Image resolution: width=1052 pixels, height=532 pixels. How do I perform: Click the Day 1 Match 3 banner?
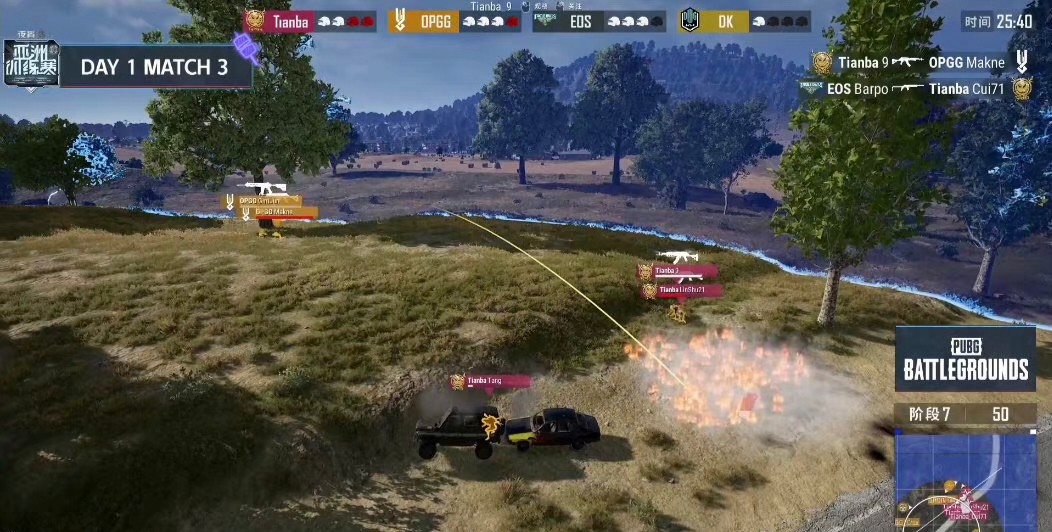pyautogui.click(x=155, y=68)
